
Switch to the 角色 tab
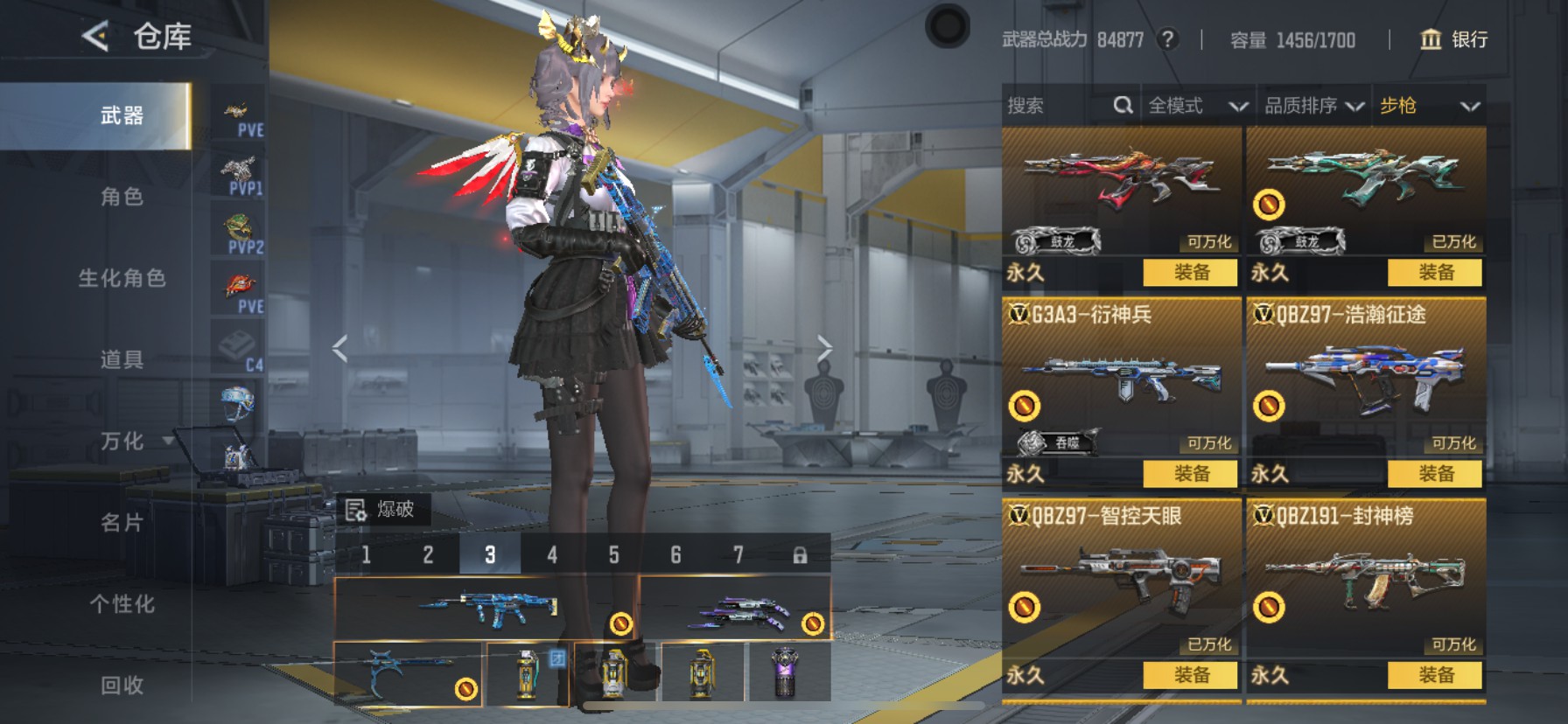pos(122,197)
